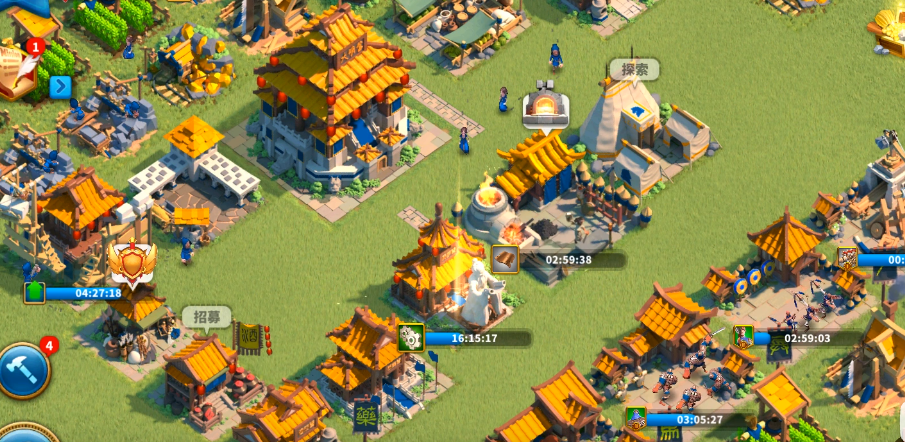905x442 pixels.
Task: Open the hammer build menu
Action: pyautogui.click(x=23, y=371)
